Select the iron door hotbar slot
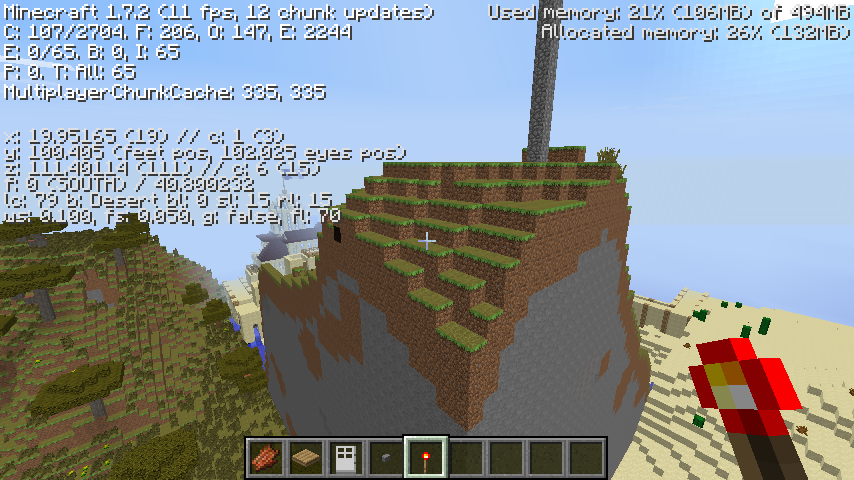The width and height of the screenshot is (854, 480). pos(345,458)
